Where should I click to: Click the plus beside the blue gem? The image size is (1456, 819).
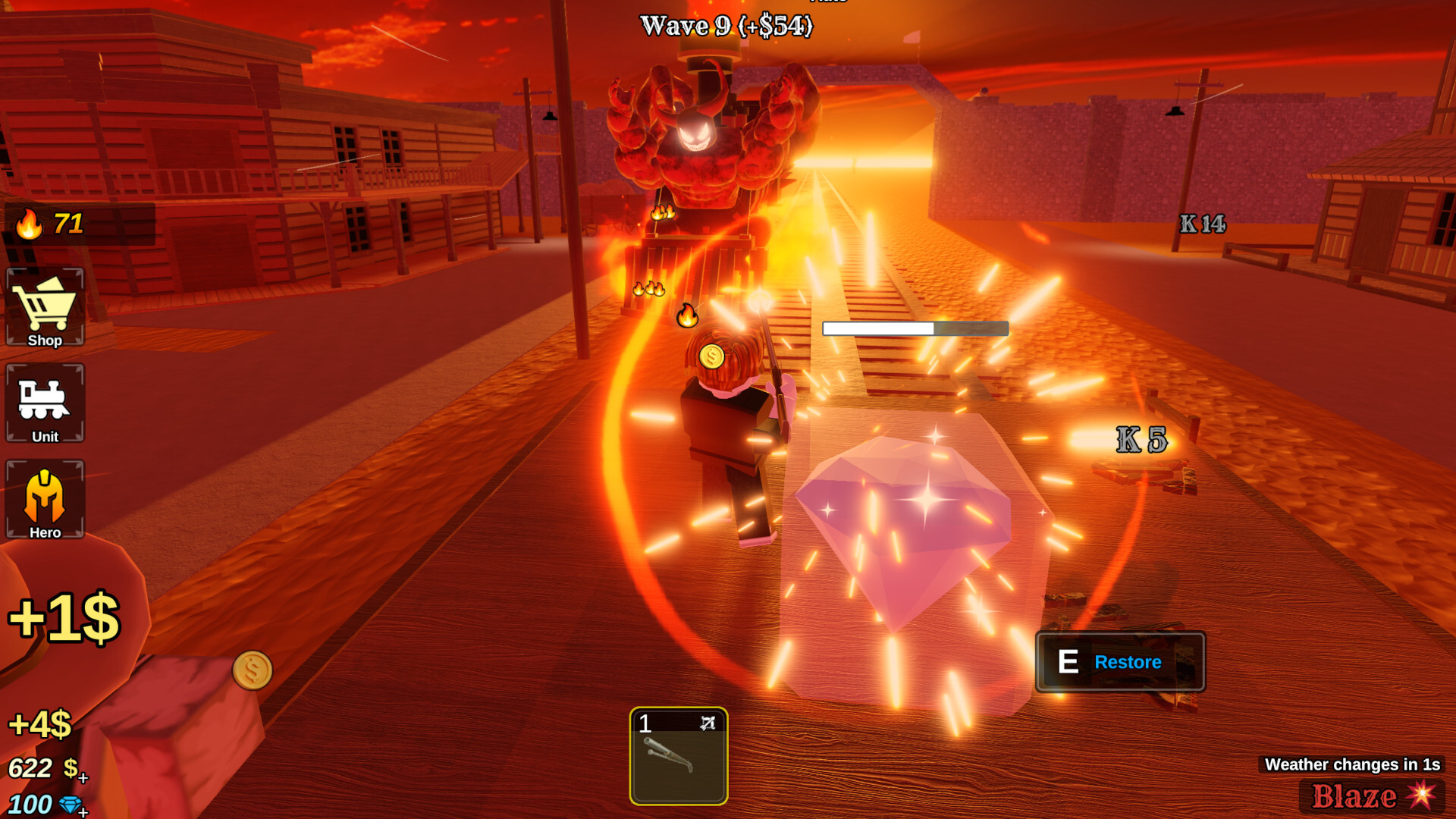(83, 812)
